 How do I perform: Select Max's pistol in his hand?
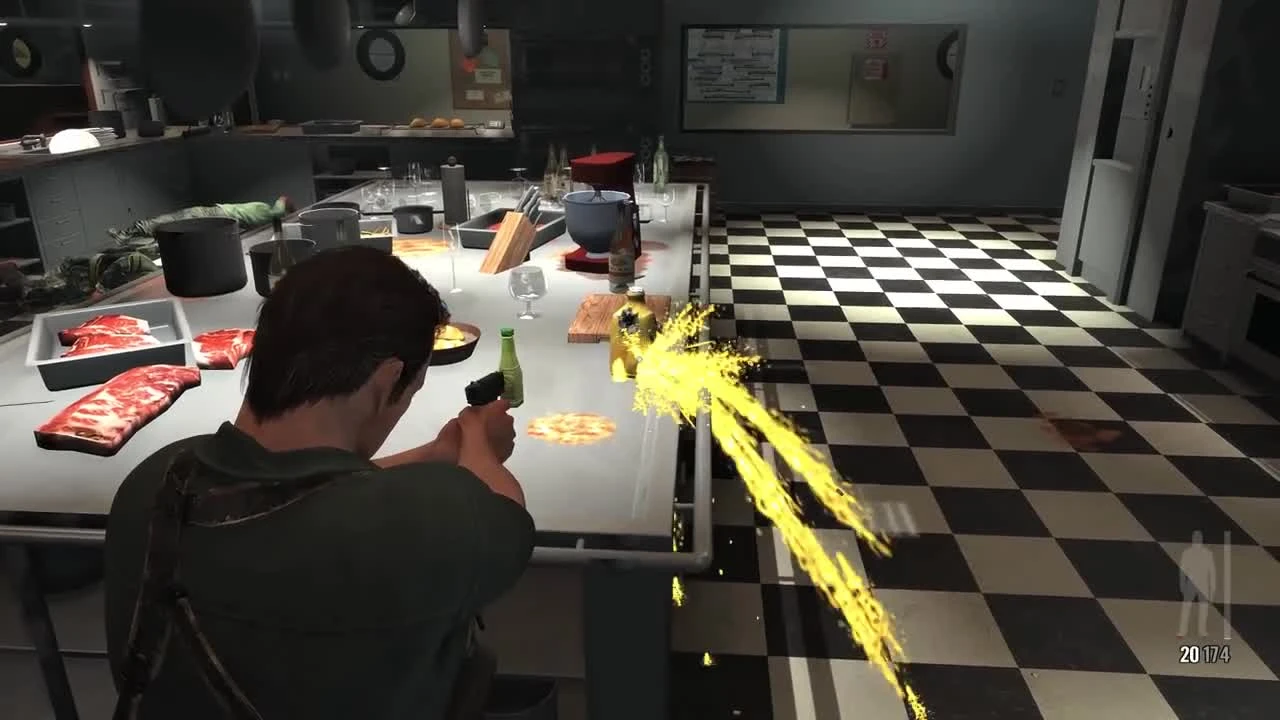point(487,390)
